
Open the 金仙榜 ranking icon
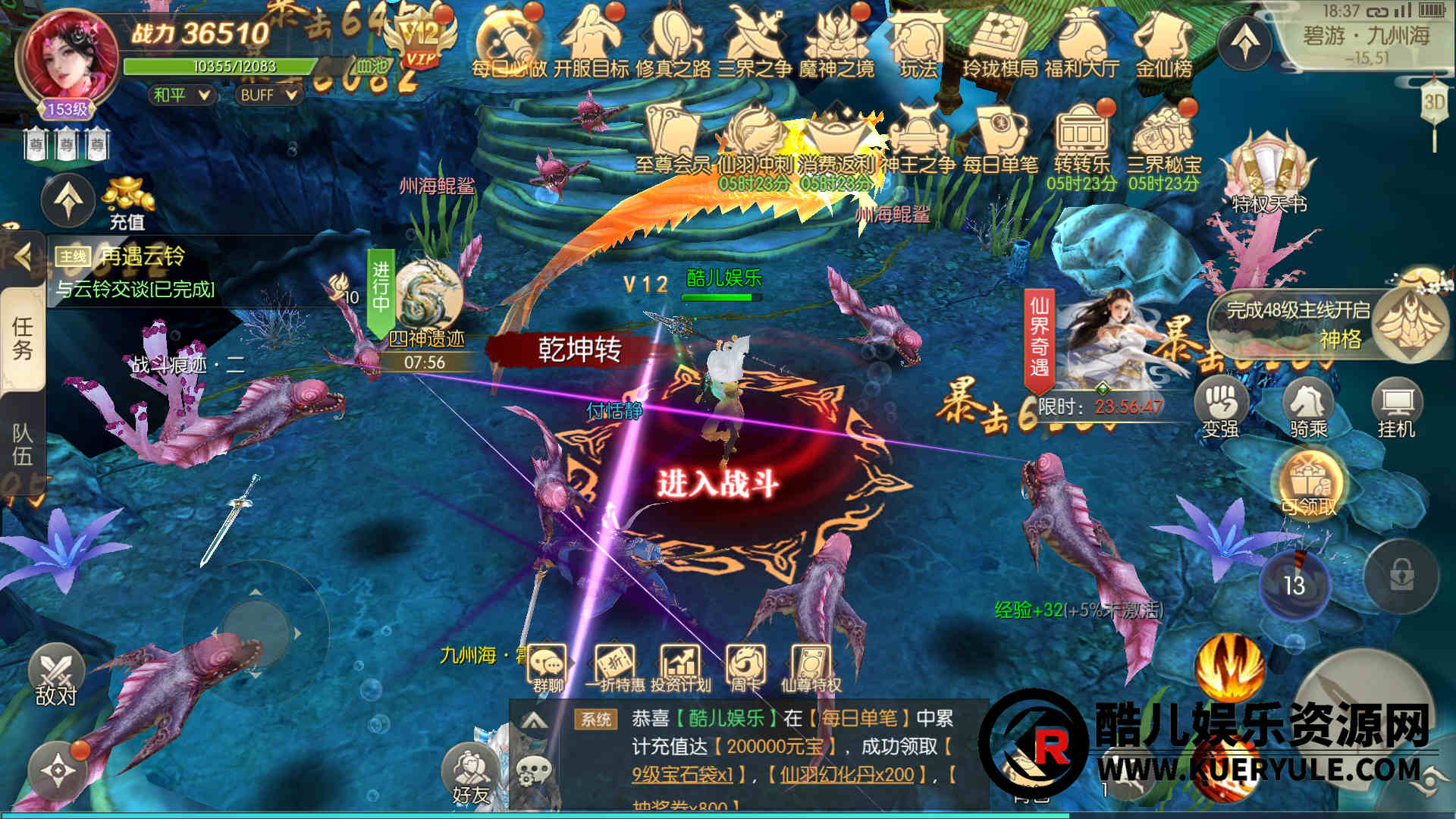pos(1164,44)
